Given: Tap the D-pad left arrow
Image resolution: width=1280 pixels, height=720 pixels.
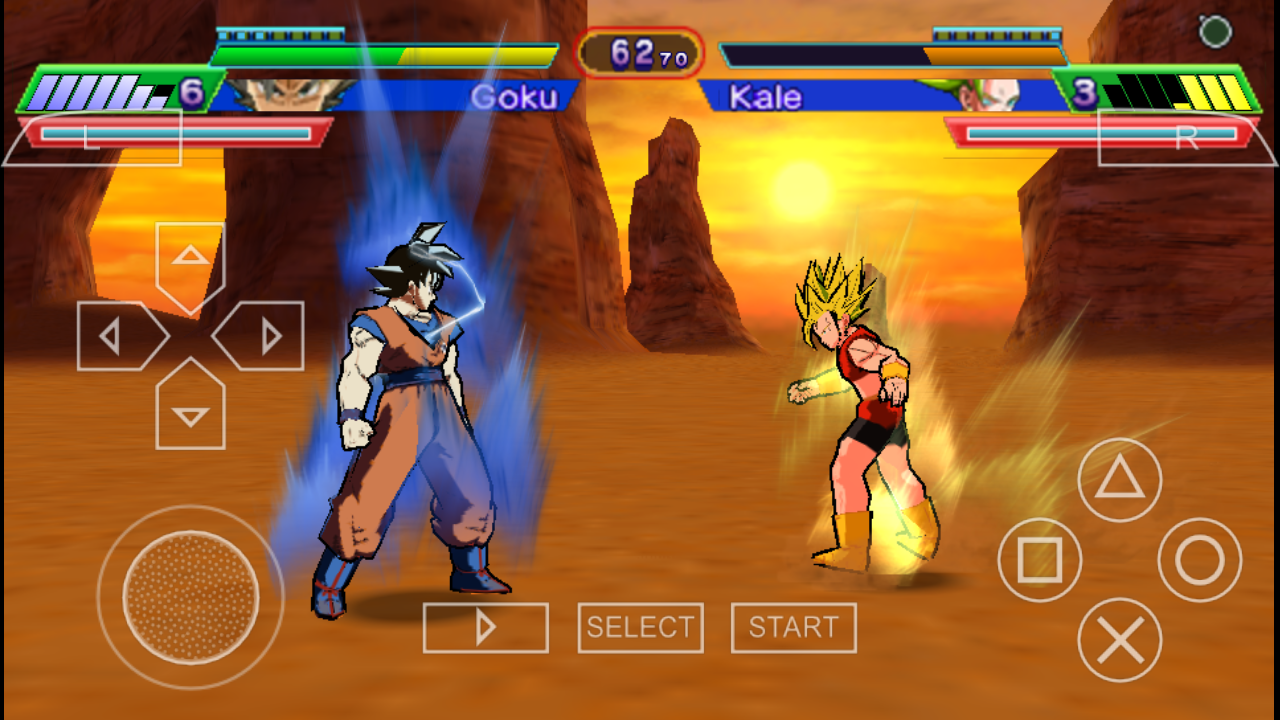Looking at the screenshot, I should [x=115, y=336].
